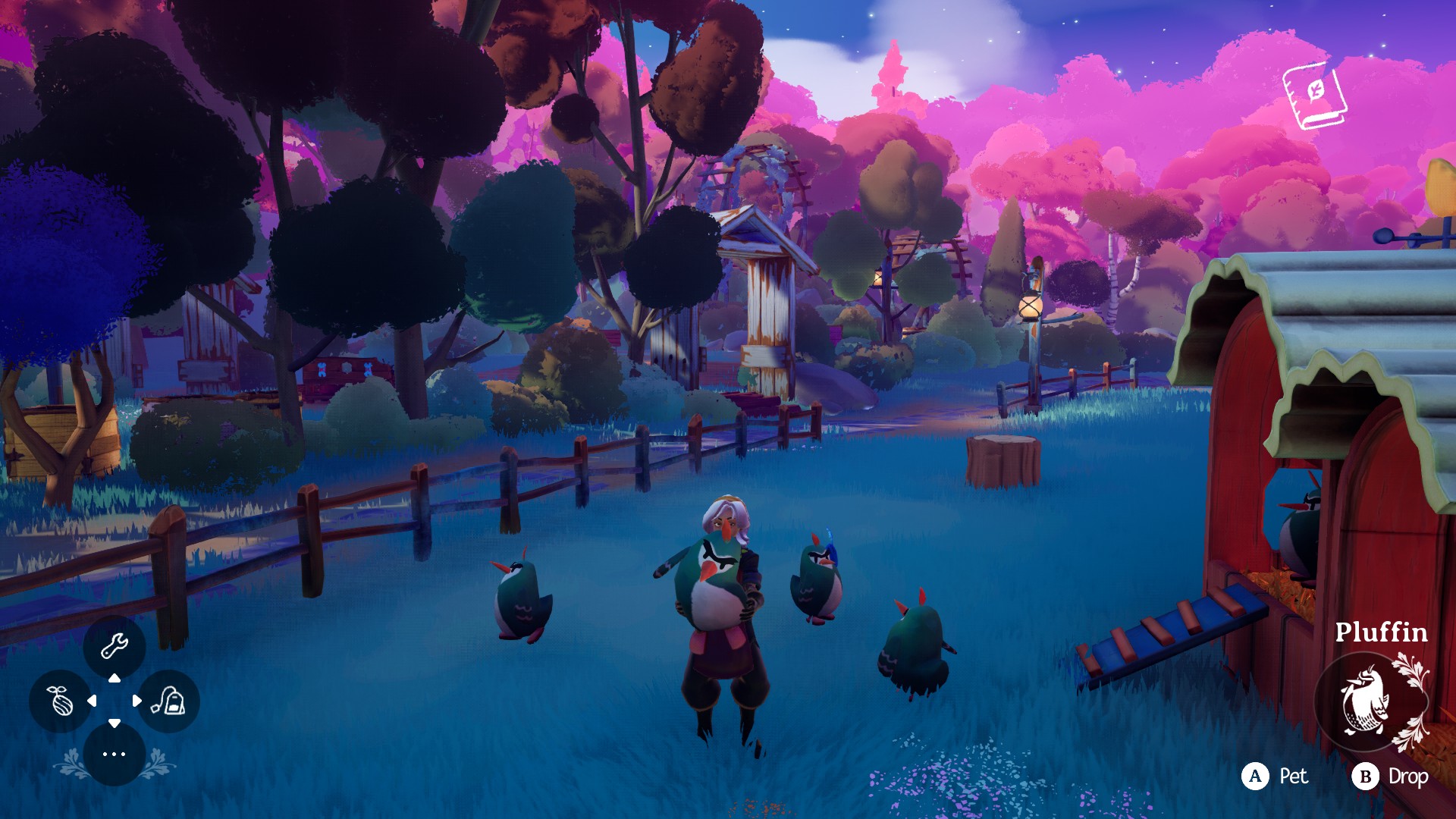Open the seed quick-select slot
Viewport: 1456px width, 819px height.
[x=61, y=701]
